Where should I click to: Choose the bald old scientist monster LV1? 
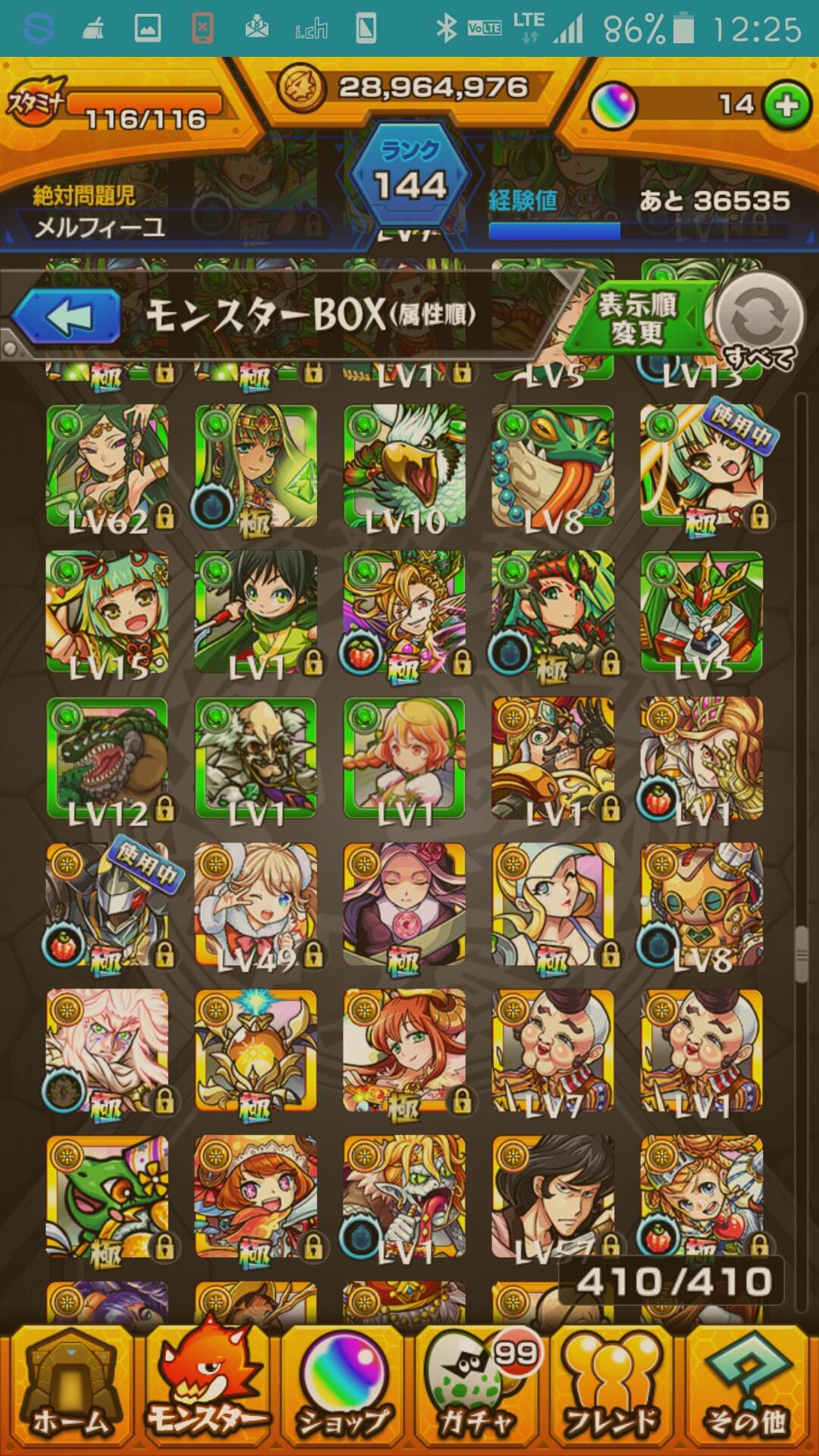(256, 758)
